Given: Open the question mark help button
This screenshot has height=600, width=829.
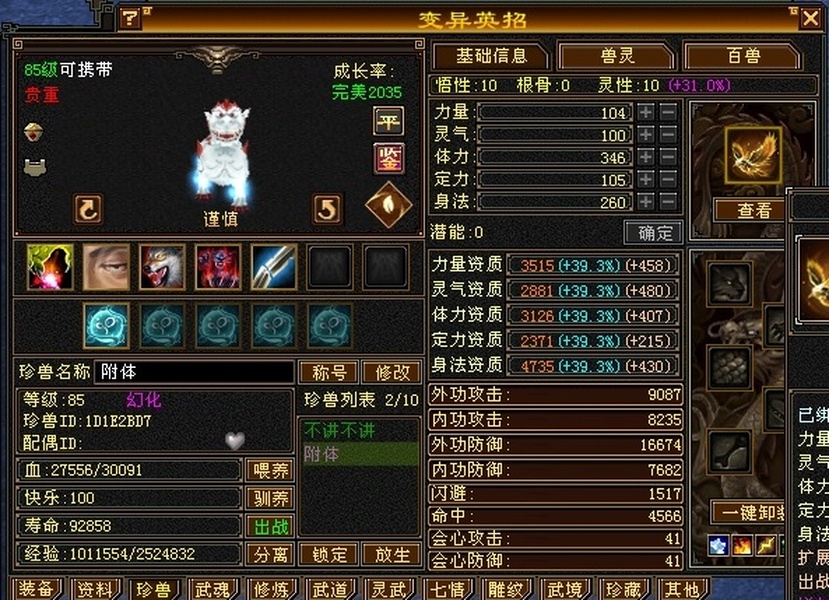Looking at the screenshot, I should pyautogui.click(x=130, y=18).
